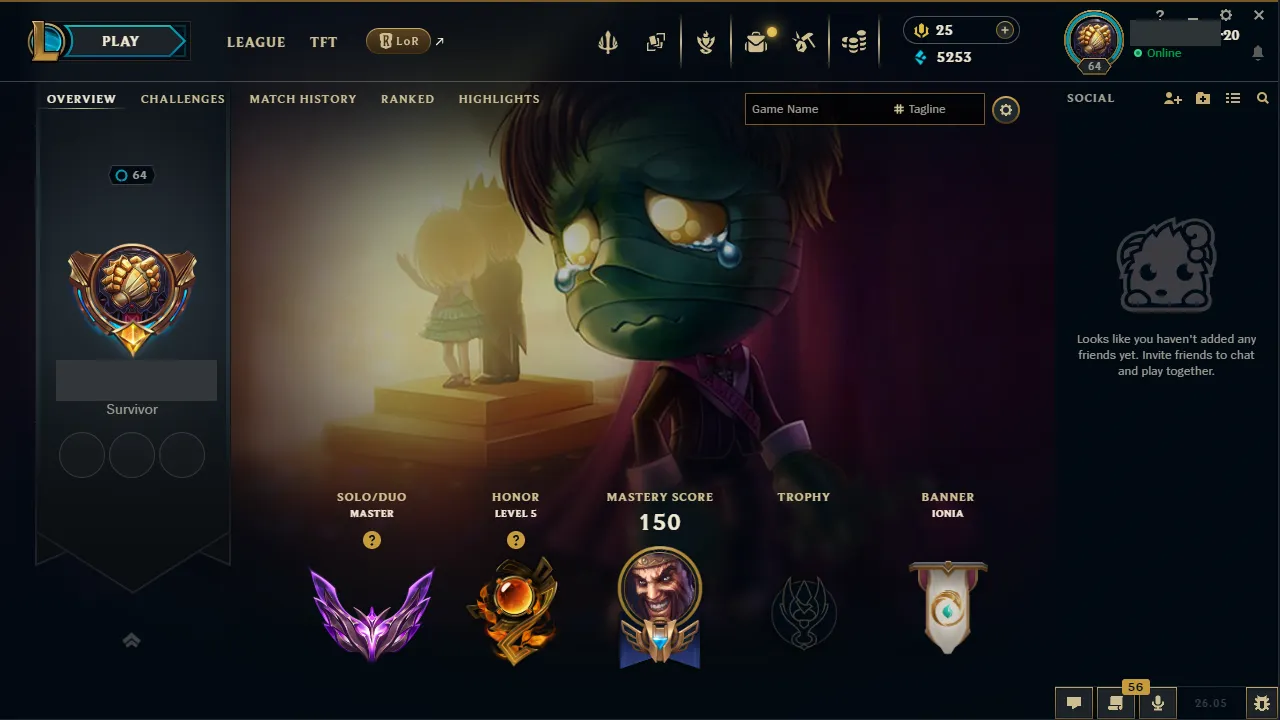This screenshot has height=720, width=1280.
Task: Open the Missions pickaxe icon
Action: click(805, 42)
